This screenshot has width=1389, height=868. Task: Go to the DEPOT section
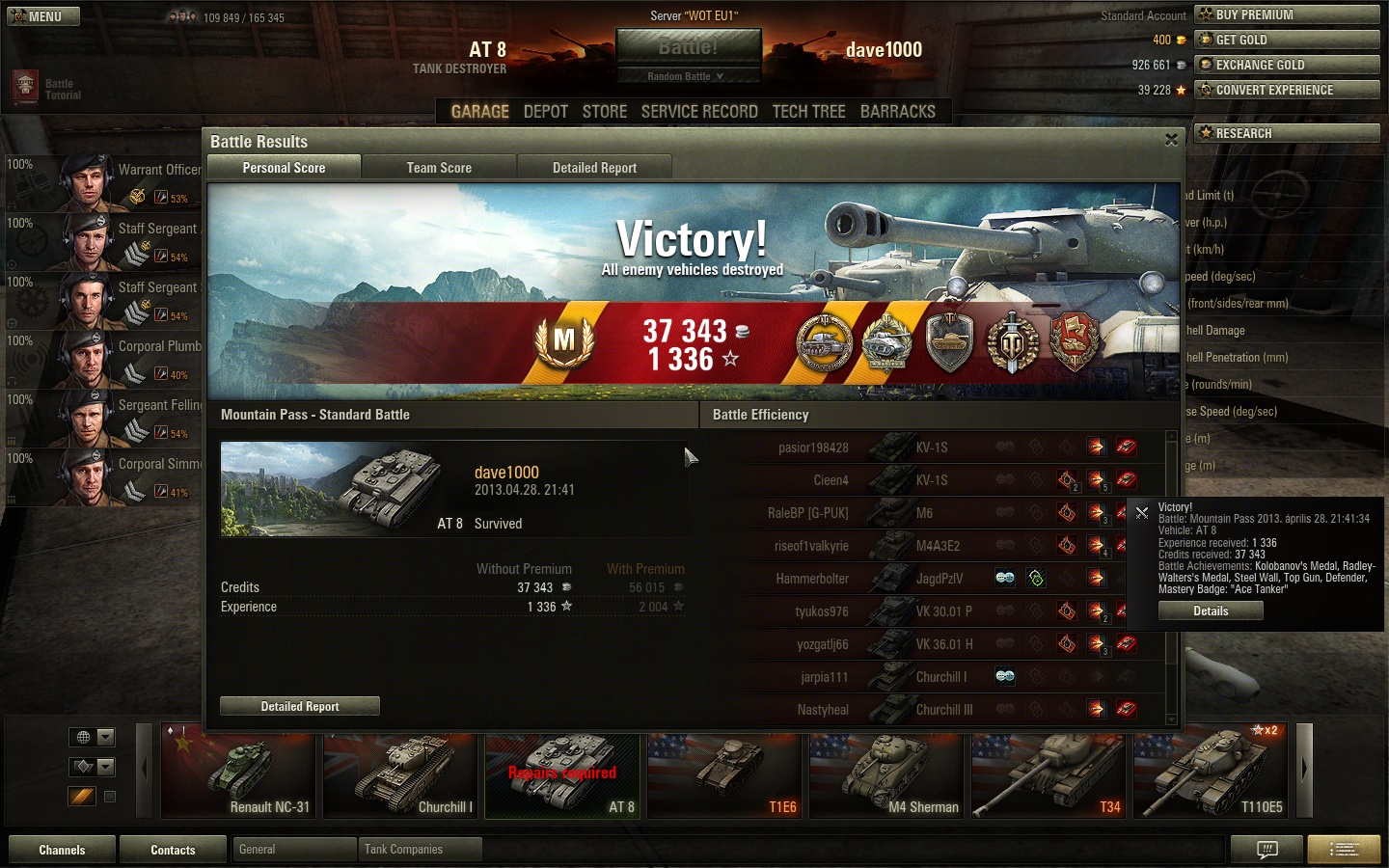coord(545,112)
